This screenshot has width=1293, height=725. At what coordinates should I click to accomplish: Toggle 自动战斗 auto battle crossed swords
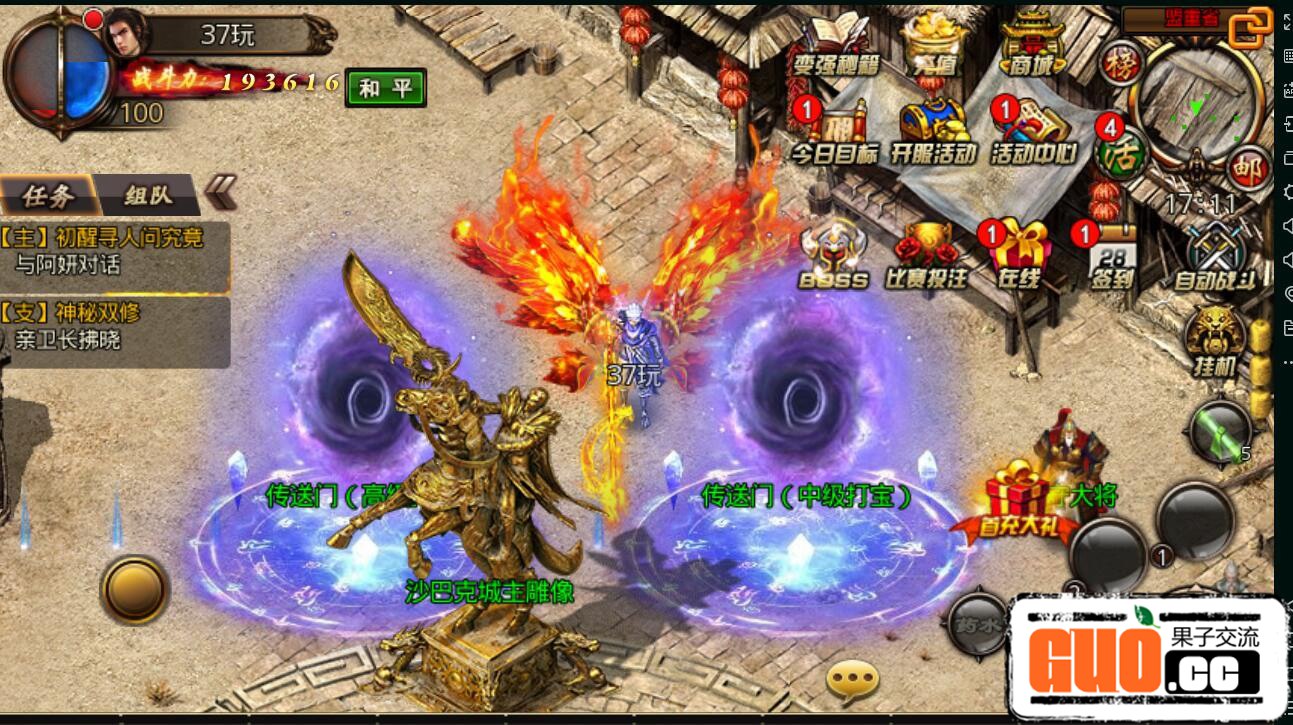(x=1214, y=257)
